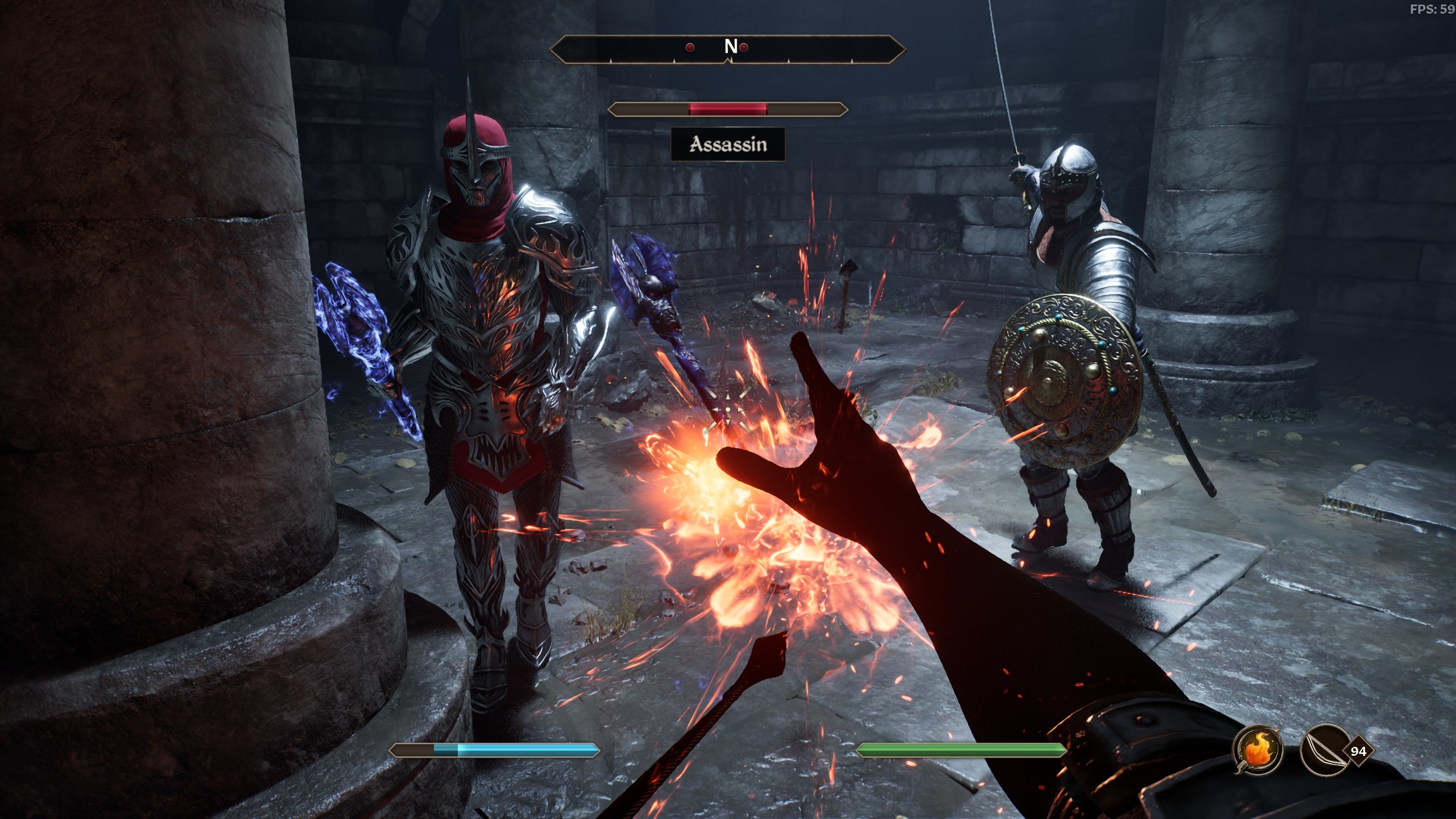Click the compass bar's N heading
The image size is (1456, 819).
pos(730,47)
